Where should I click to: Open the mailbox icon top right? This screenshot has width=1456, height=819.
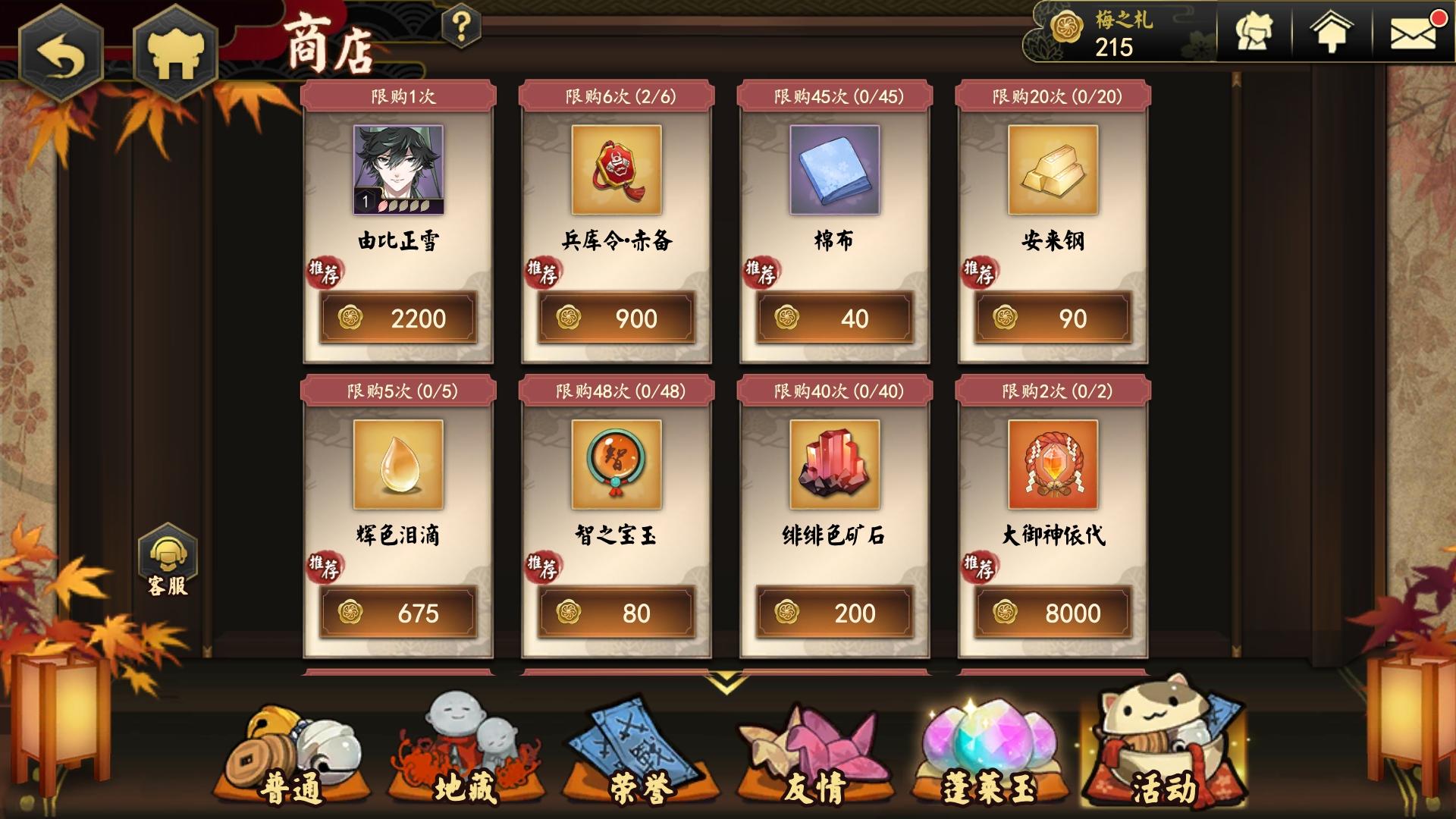pos(1414,32)
